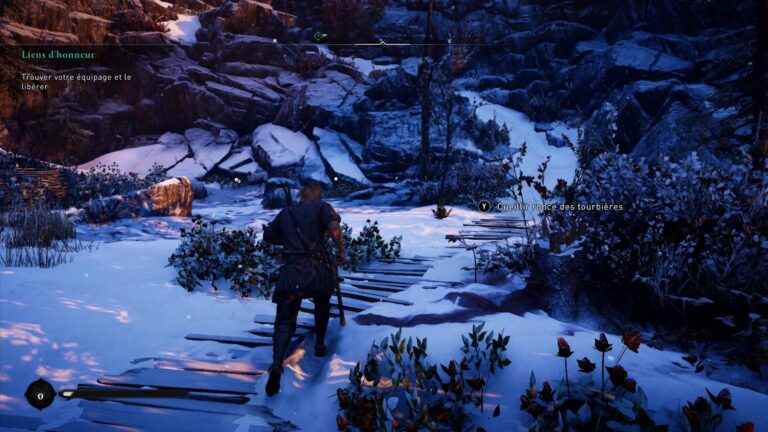The image size is (768, 432).
Task: Select the green quest marker on the compass
Action: point(319,36)
